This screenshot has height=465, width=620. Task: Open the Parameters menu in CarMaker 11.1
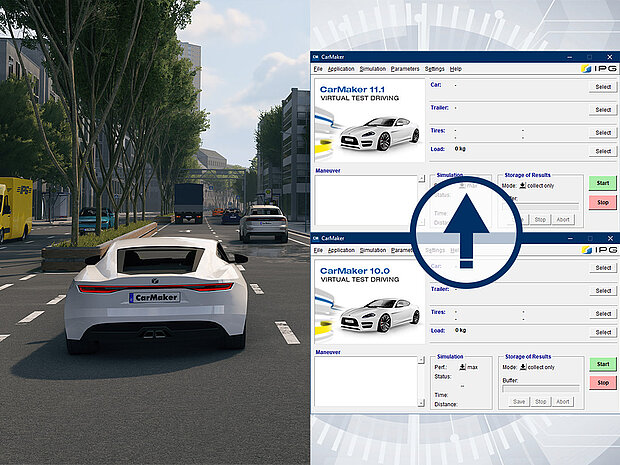(x=405, y=69)
